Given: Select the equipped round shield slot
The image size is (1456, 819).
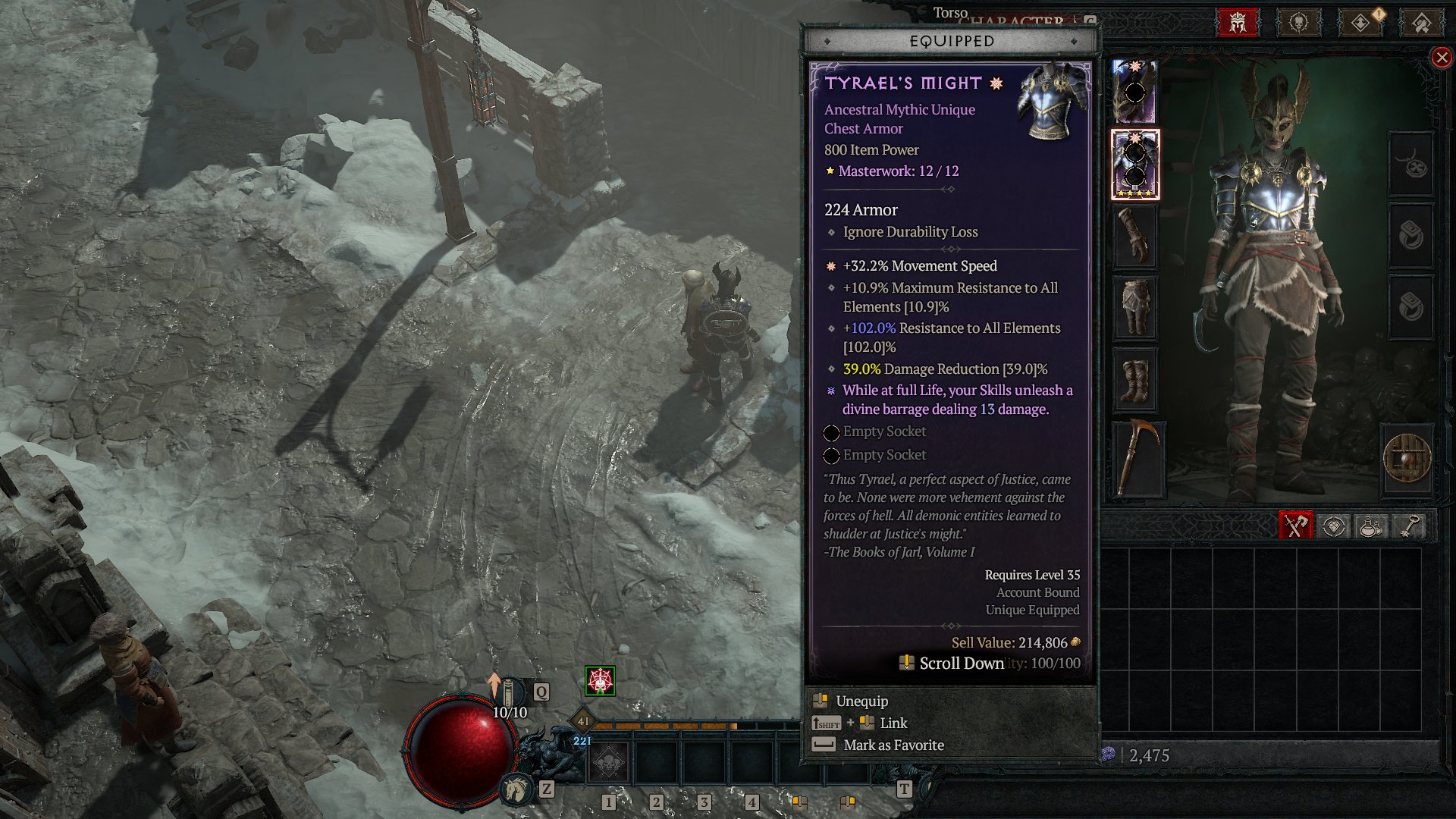Looking at the screenshot, I should click(1407, 458).
